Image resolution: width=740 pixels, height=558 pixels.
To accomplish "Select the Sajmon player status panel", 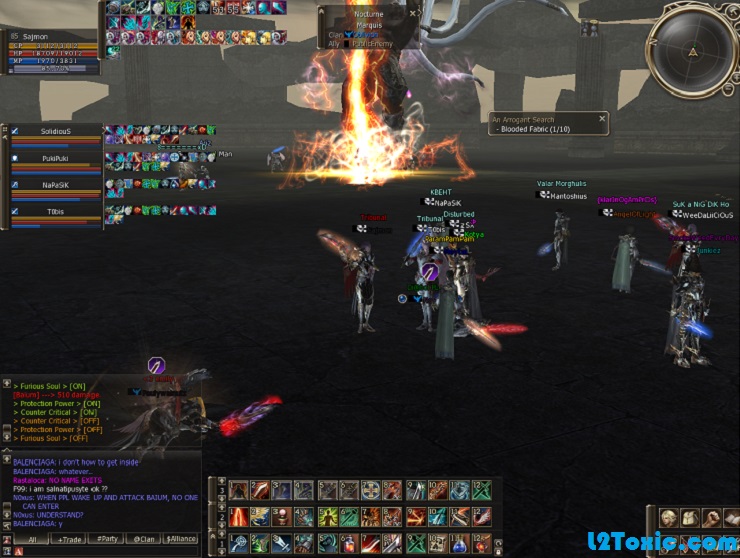I will point(52,52).
